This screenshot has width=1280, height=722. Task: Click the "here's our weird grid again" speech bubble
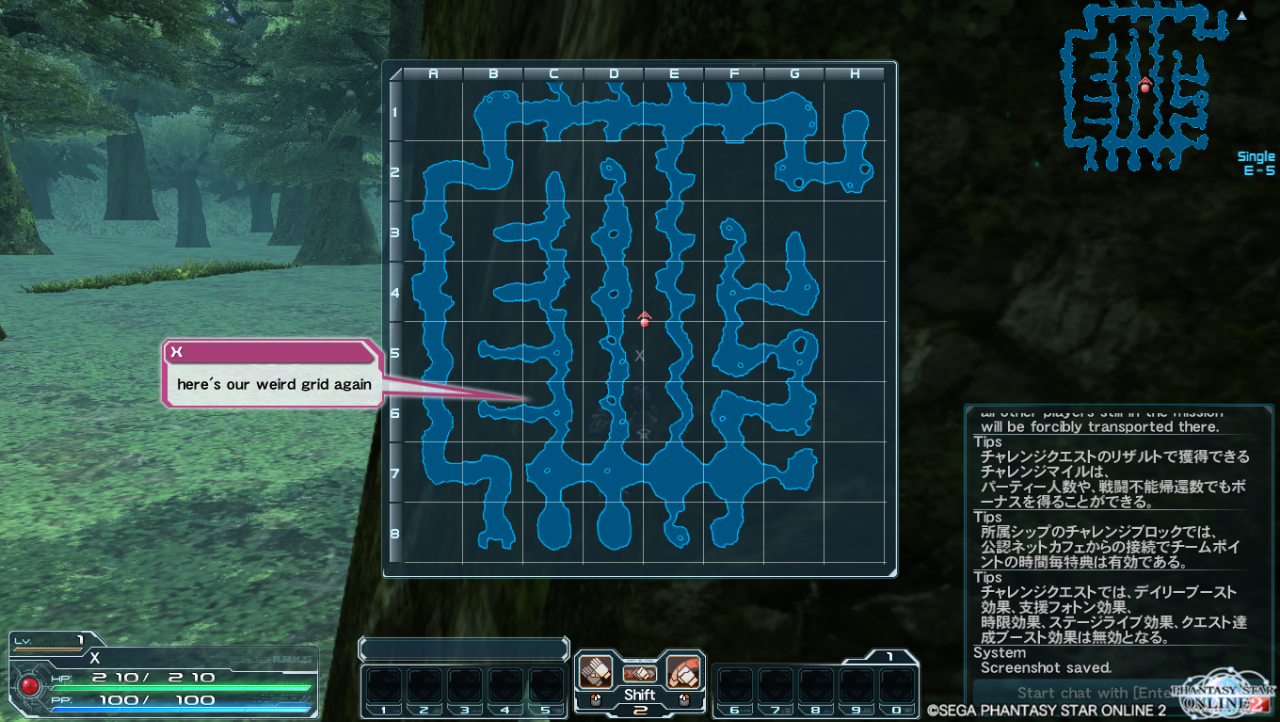[x=273, y=384]
